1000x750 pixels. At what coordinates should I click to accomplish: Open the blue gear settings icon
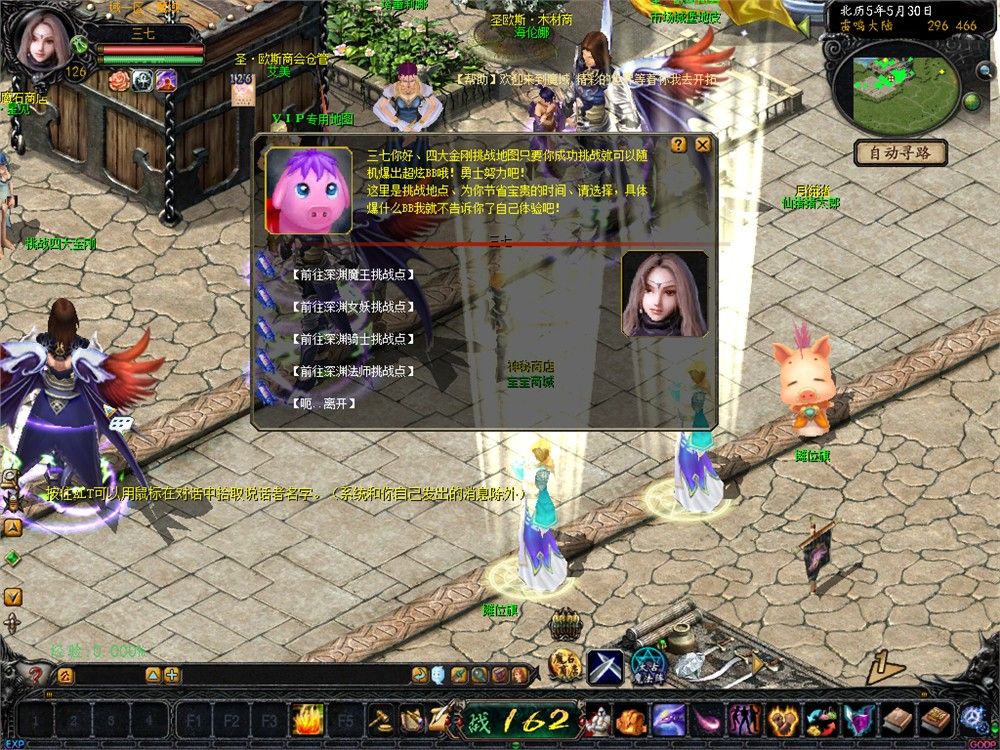pos(972,719)
